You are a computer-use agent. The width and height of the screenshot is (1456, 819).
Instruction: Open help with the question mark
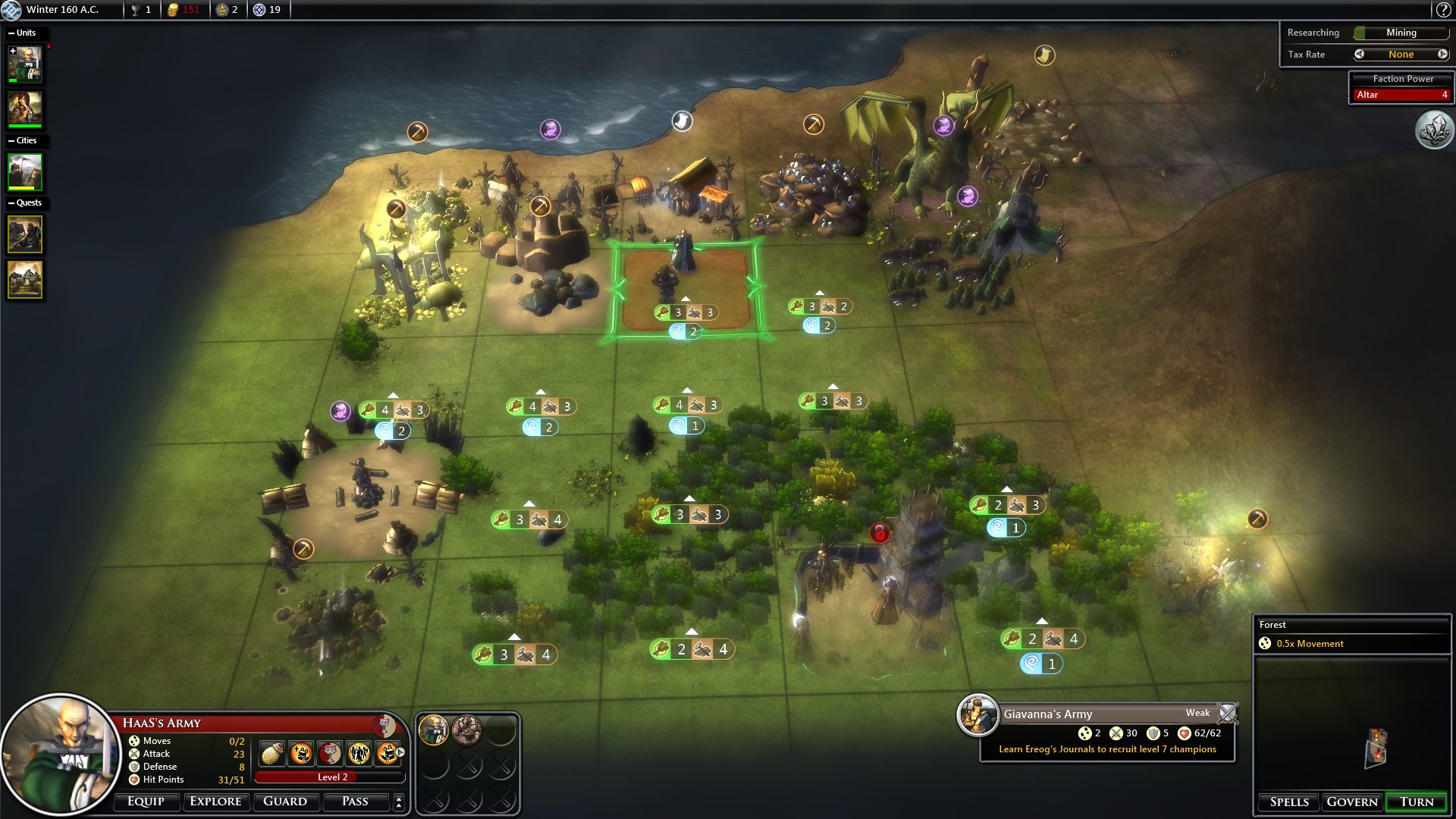pyautogui.click(x=1443, y=10)
